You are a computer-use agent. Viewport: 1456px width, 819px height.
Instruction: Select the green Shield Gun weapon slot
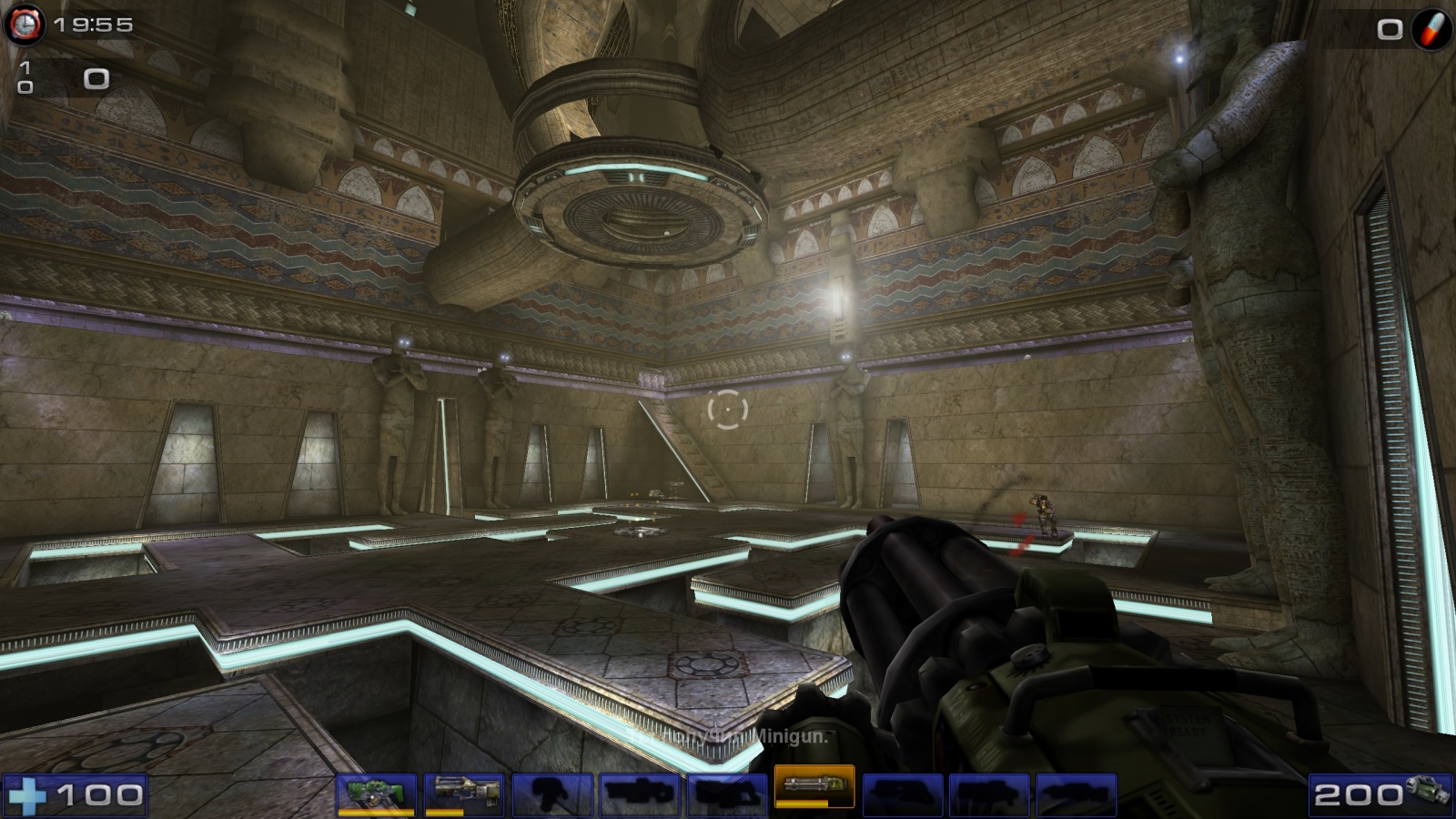click(x=377, y=794)
